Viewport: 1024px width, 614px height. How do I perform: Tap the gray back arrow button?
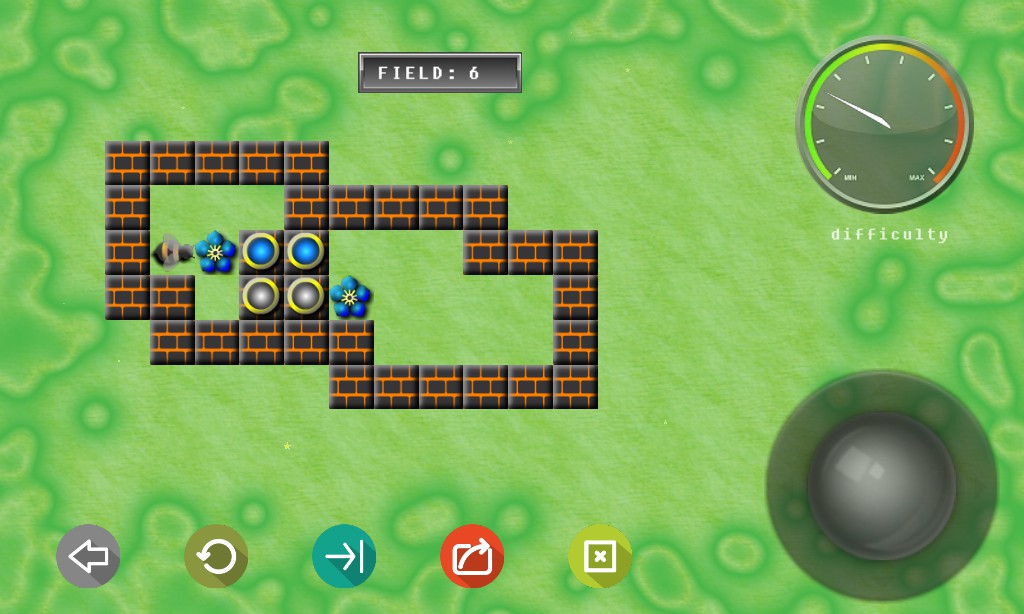point(88,556)
